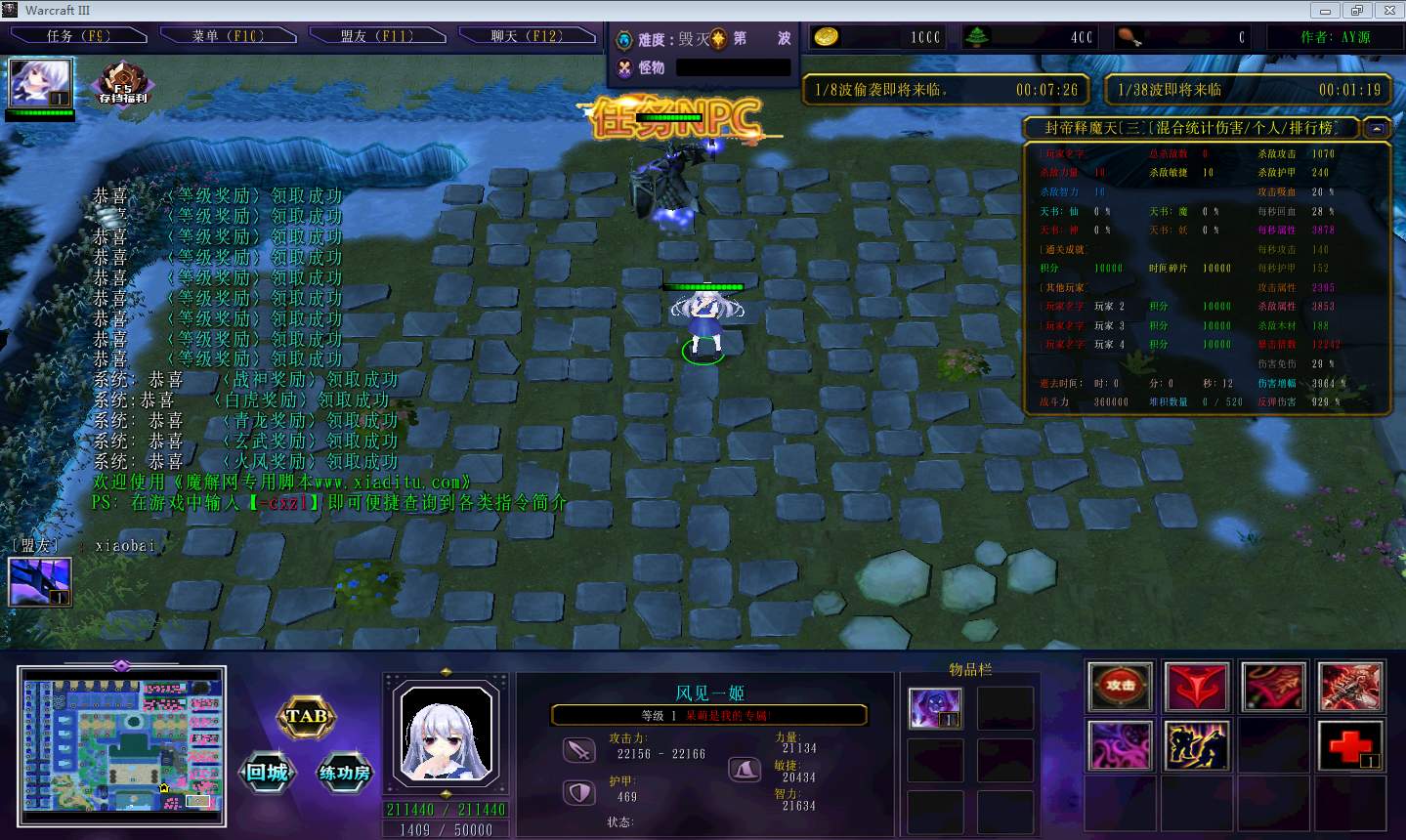Cast the purple swirling tentacles ability
Screen dimensions: 1406x840
tap(1120, 745)
